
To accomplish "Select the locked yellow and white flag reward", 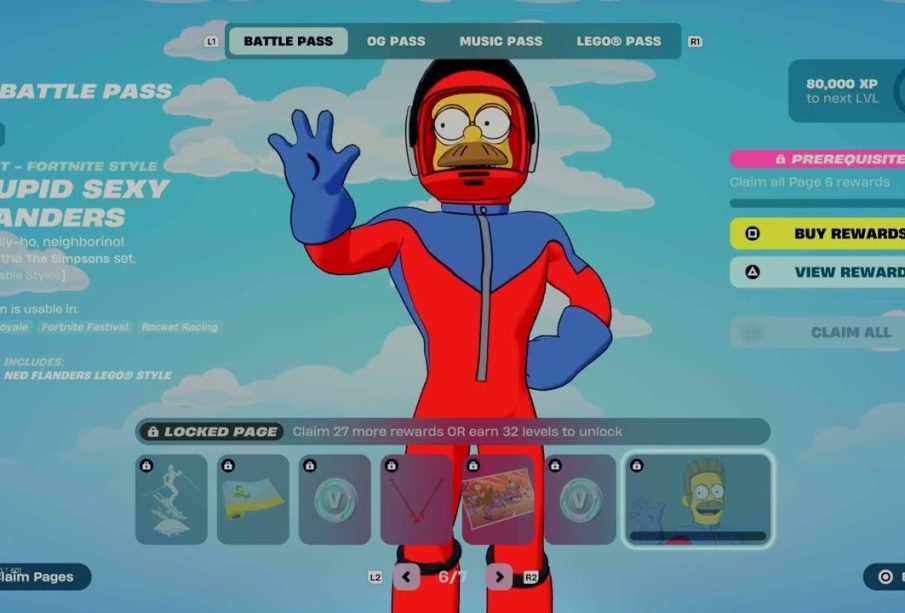I will (x=253, y=500).
